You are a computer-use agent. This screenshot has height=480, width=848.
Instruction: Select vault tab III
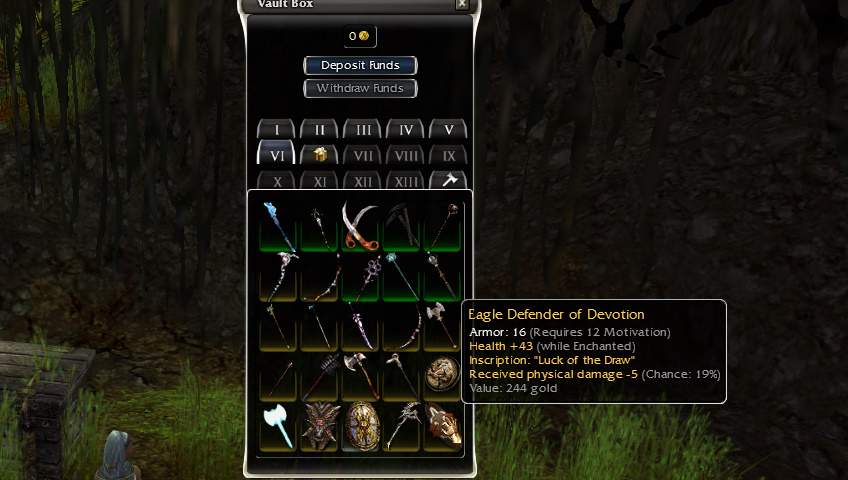(362, 129)
